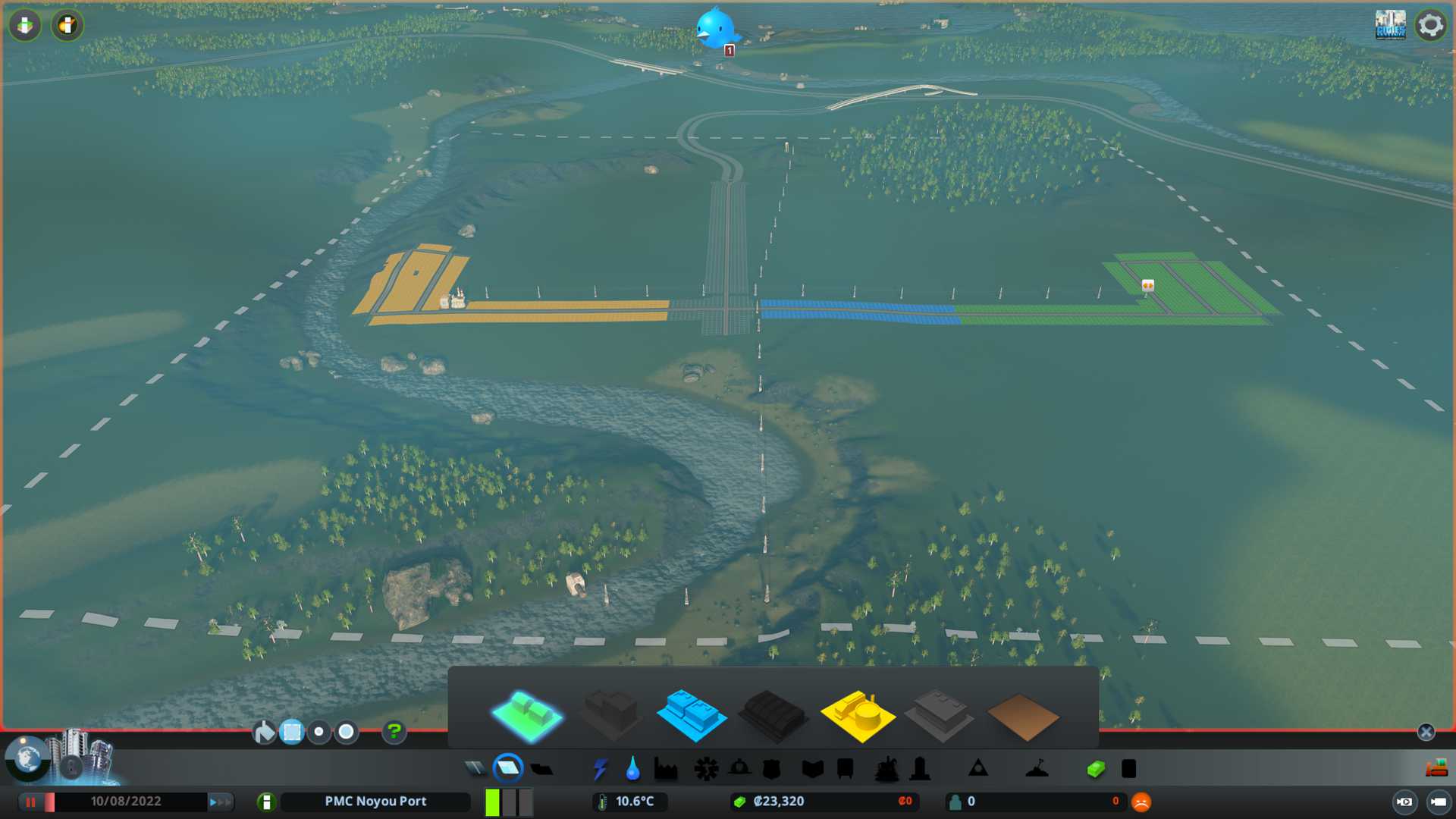1456x819 pixels.
Task: Open the Economy panel (green money icon)
Action: 1095,769
